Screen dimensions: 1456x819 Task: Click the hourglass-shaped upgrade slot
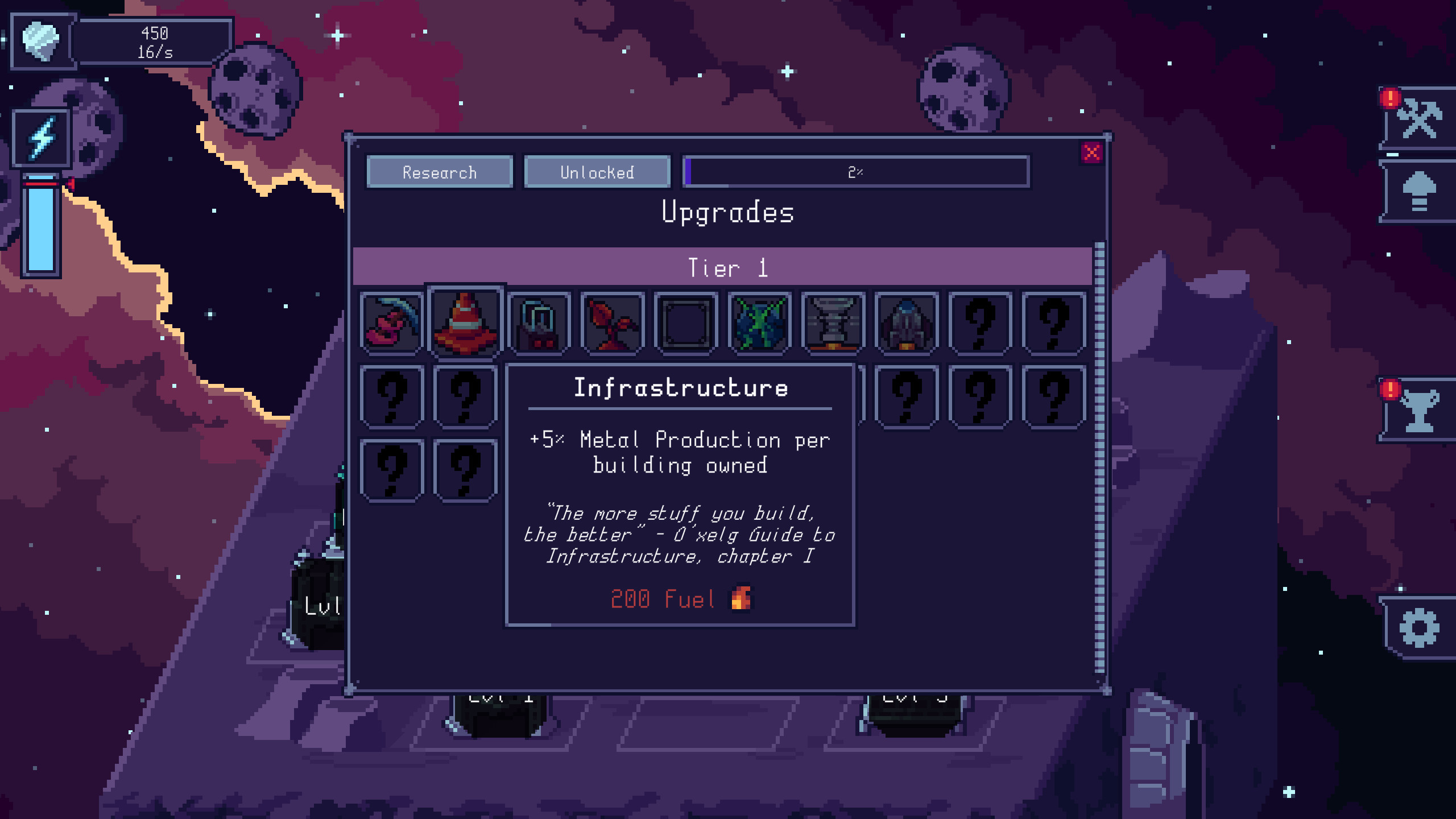[x=833, y=322]
